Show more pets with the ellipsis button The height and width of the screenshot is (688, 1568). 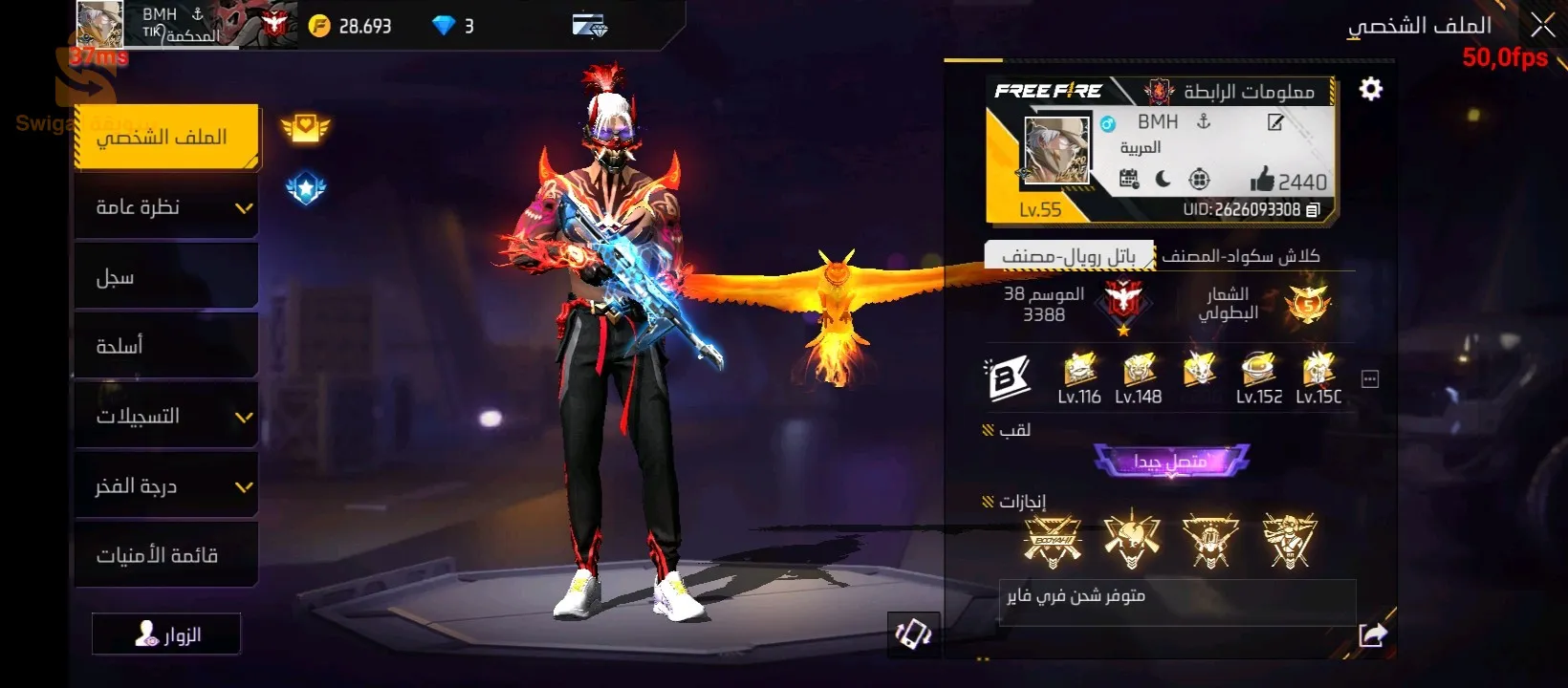[1370, 379]
